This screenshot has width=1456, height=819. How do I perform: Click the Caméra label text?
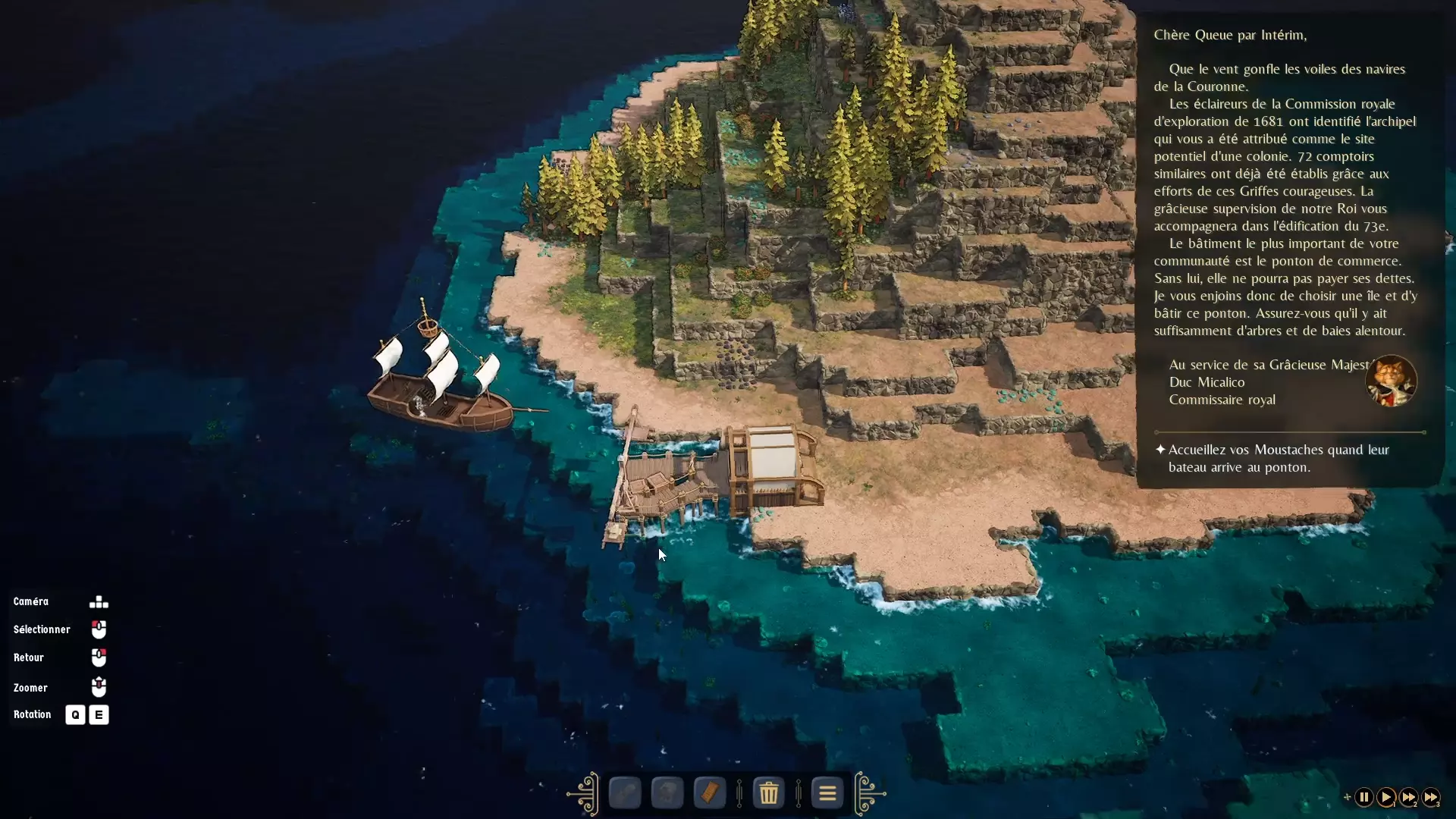pos(31,601)
